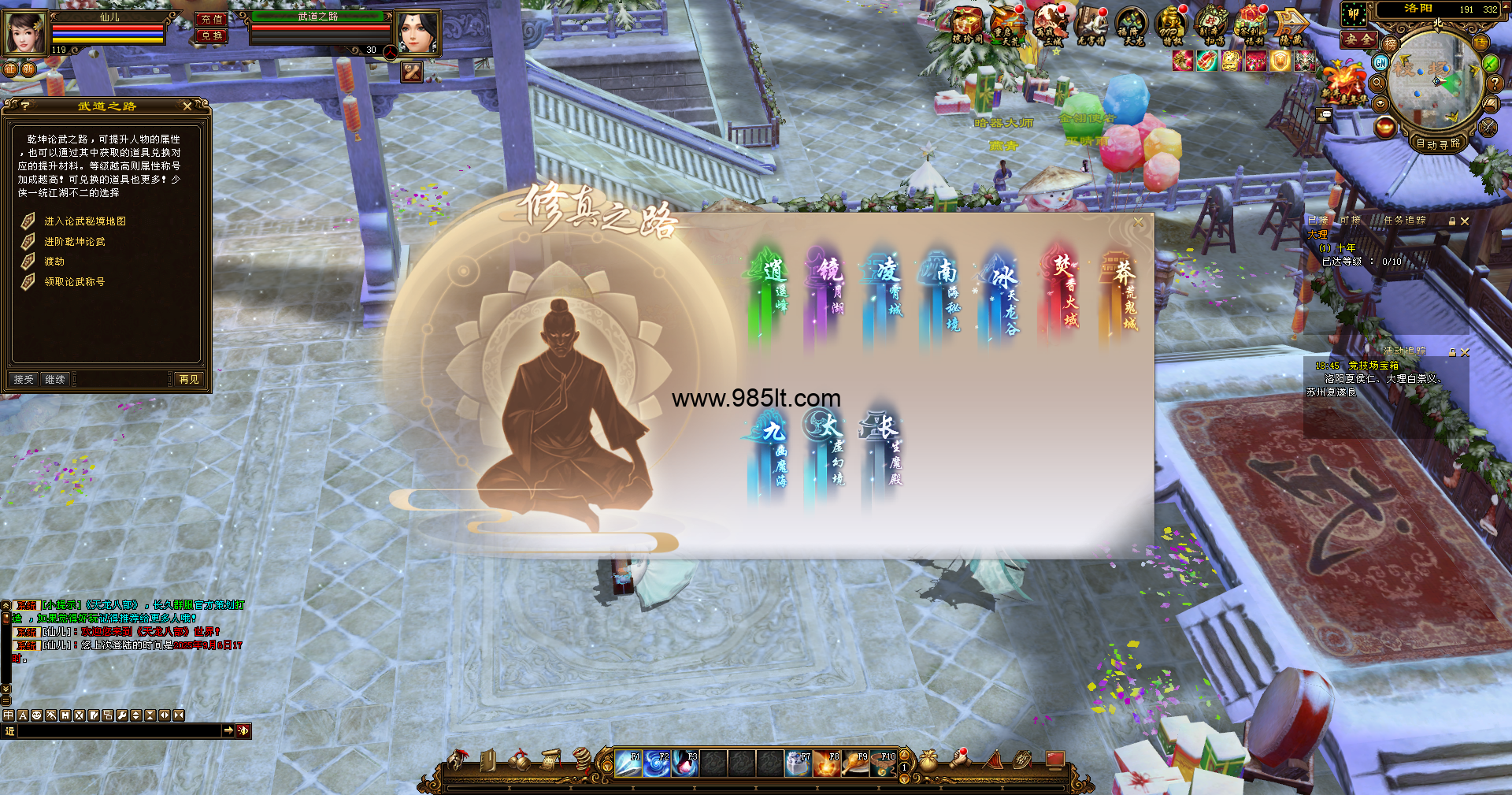Claim title via 领取论武称号

coord(74,282)
